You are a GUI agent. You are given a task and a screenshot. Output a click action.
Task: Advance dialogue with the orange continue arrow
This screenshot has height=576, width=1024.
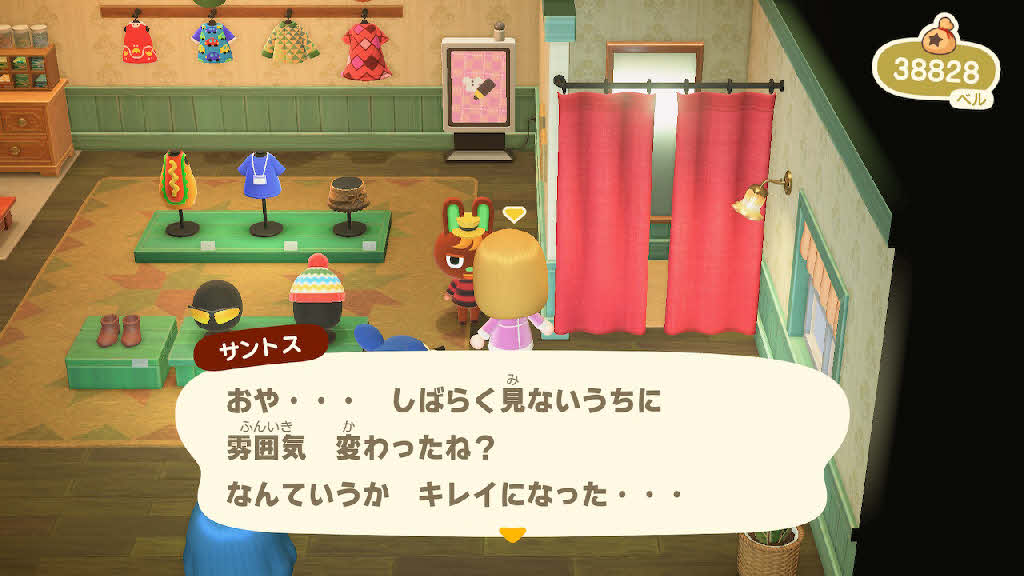[x=512, y=535]
